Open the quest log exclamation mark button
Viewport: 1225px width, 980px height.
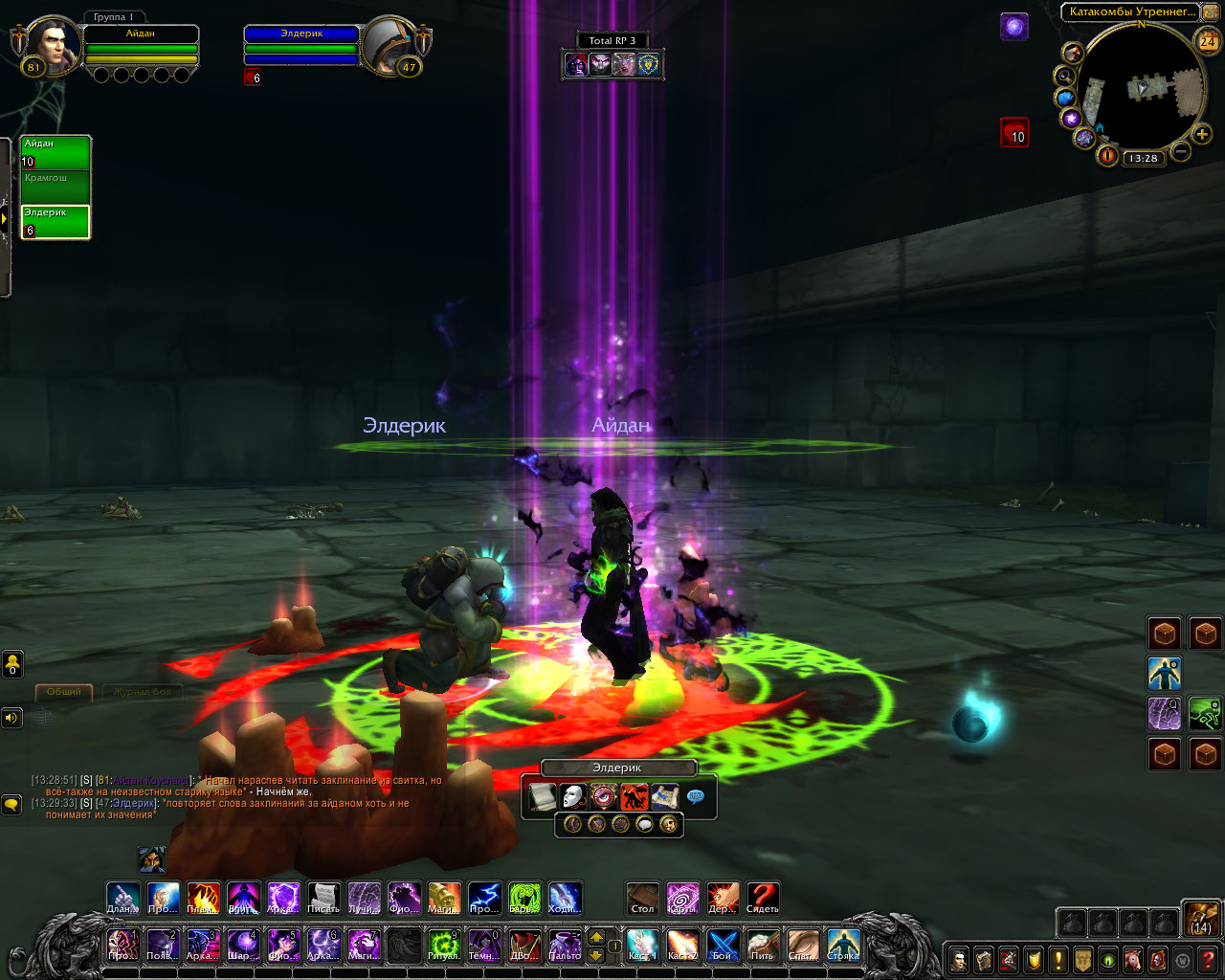pyautogui.click(x=1058, y=959)
